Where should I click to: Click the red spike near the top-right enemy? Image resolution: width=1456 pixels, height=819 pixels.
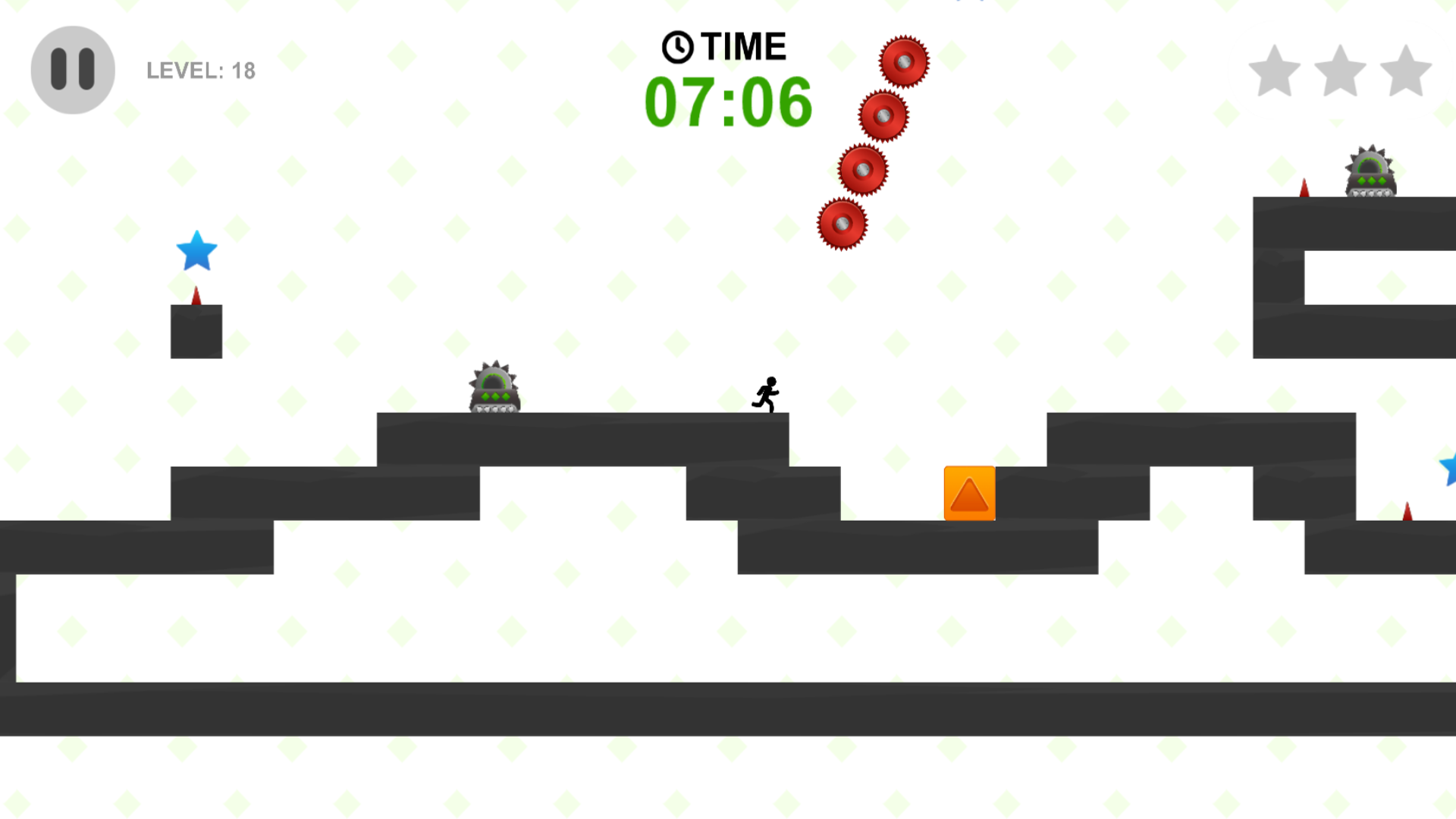[1303, 187]
